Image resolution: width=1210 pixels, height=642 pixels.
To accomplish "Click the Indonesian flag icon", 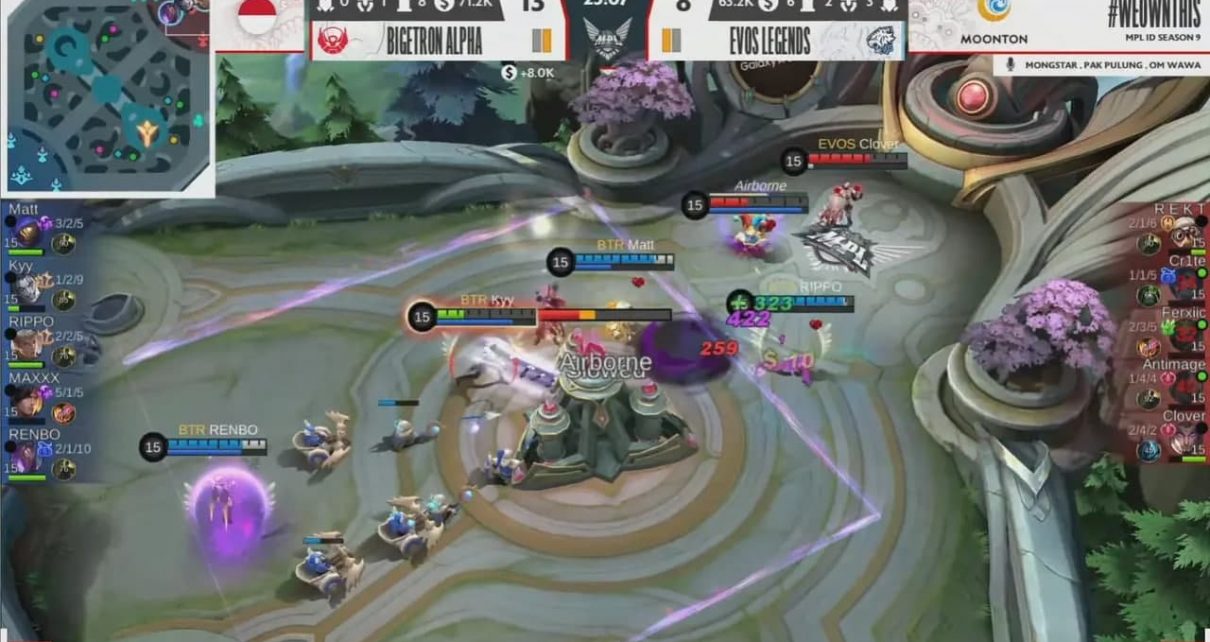I will point(257,18).
